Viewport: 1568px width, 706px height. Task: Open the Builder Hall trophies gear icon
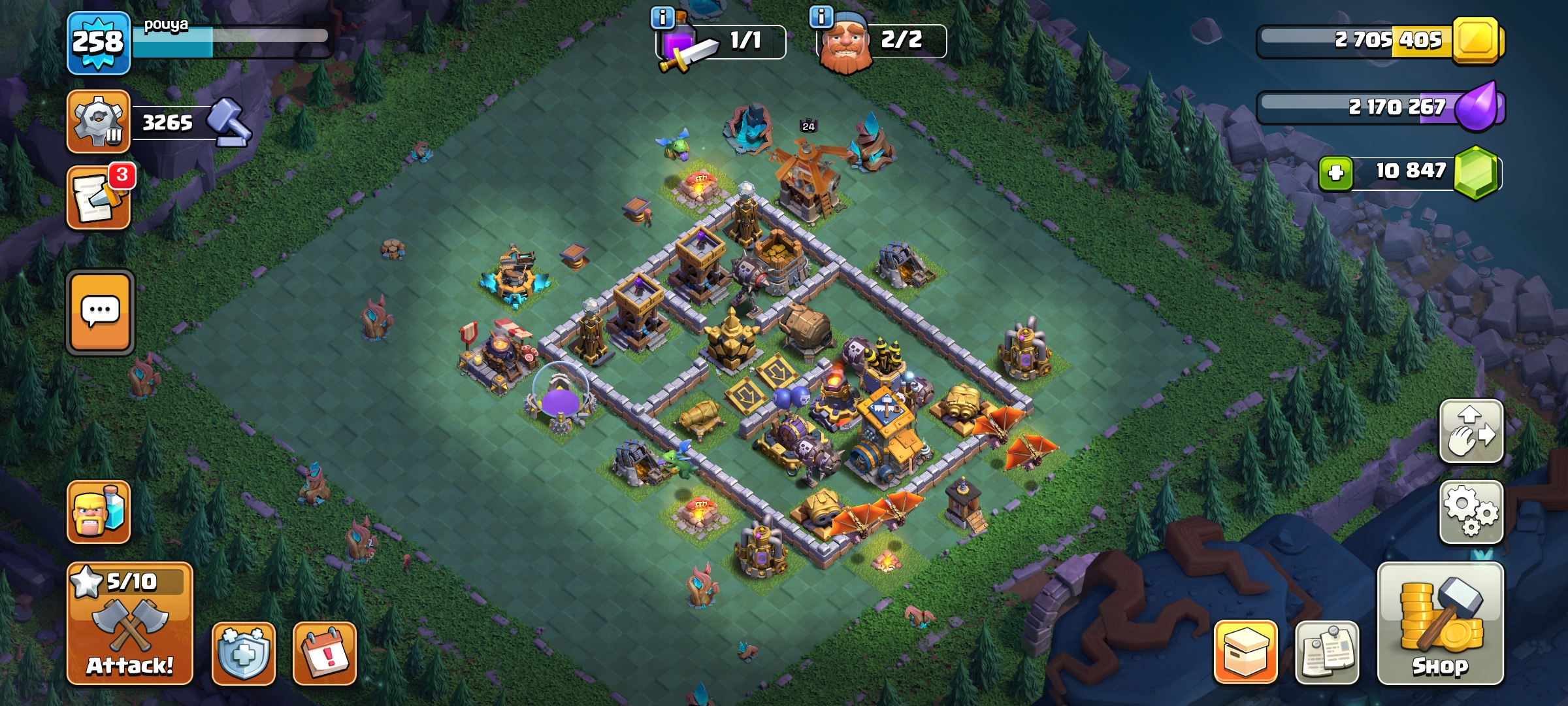pos(98,122)
